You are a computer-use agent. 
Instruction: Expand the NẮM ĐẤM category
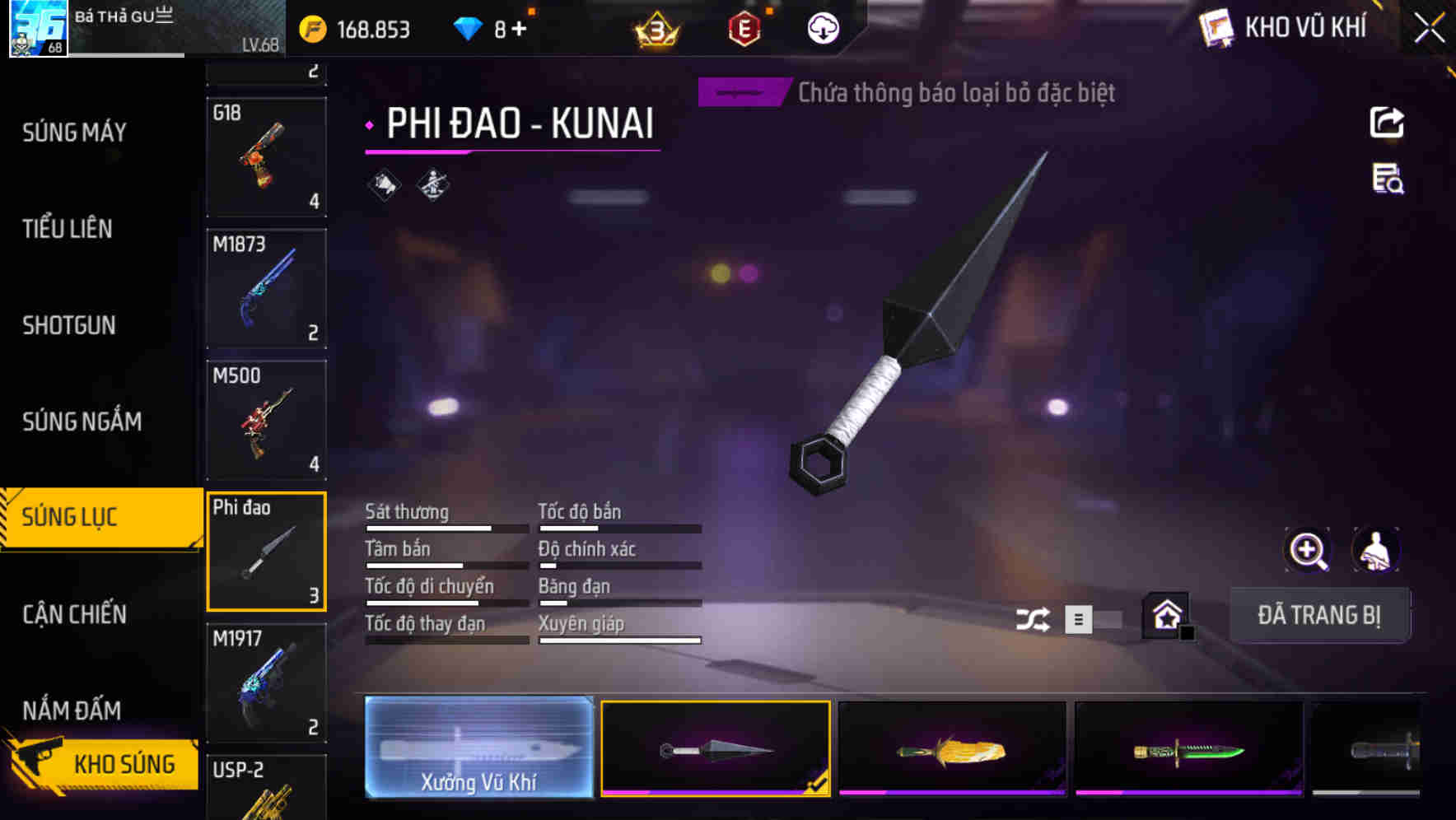coord(70,710)
